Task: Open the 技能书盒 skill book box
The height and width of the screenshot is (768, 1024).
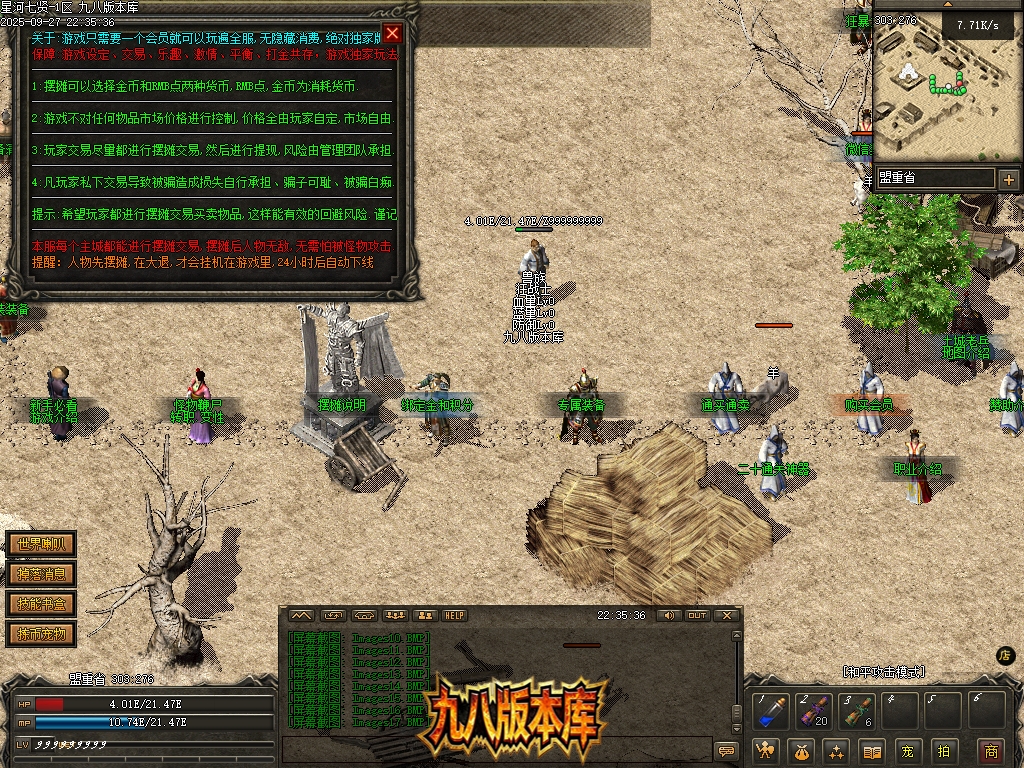Action: coord(41,604)
